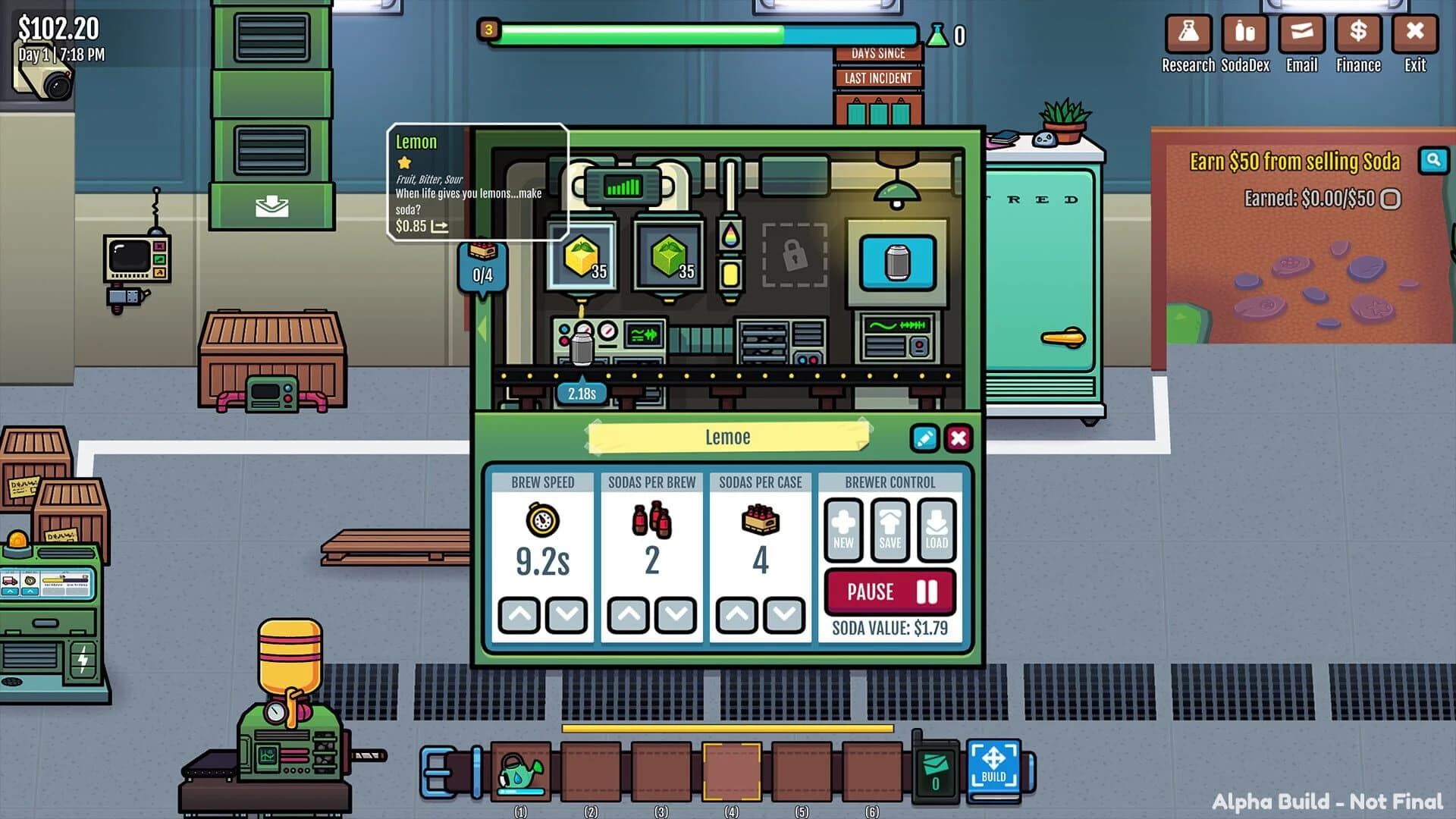Open the Research panel
The image size is (1456, 819).
tap(1188, 34)
